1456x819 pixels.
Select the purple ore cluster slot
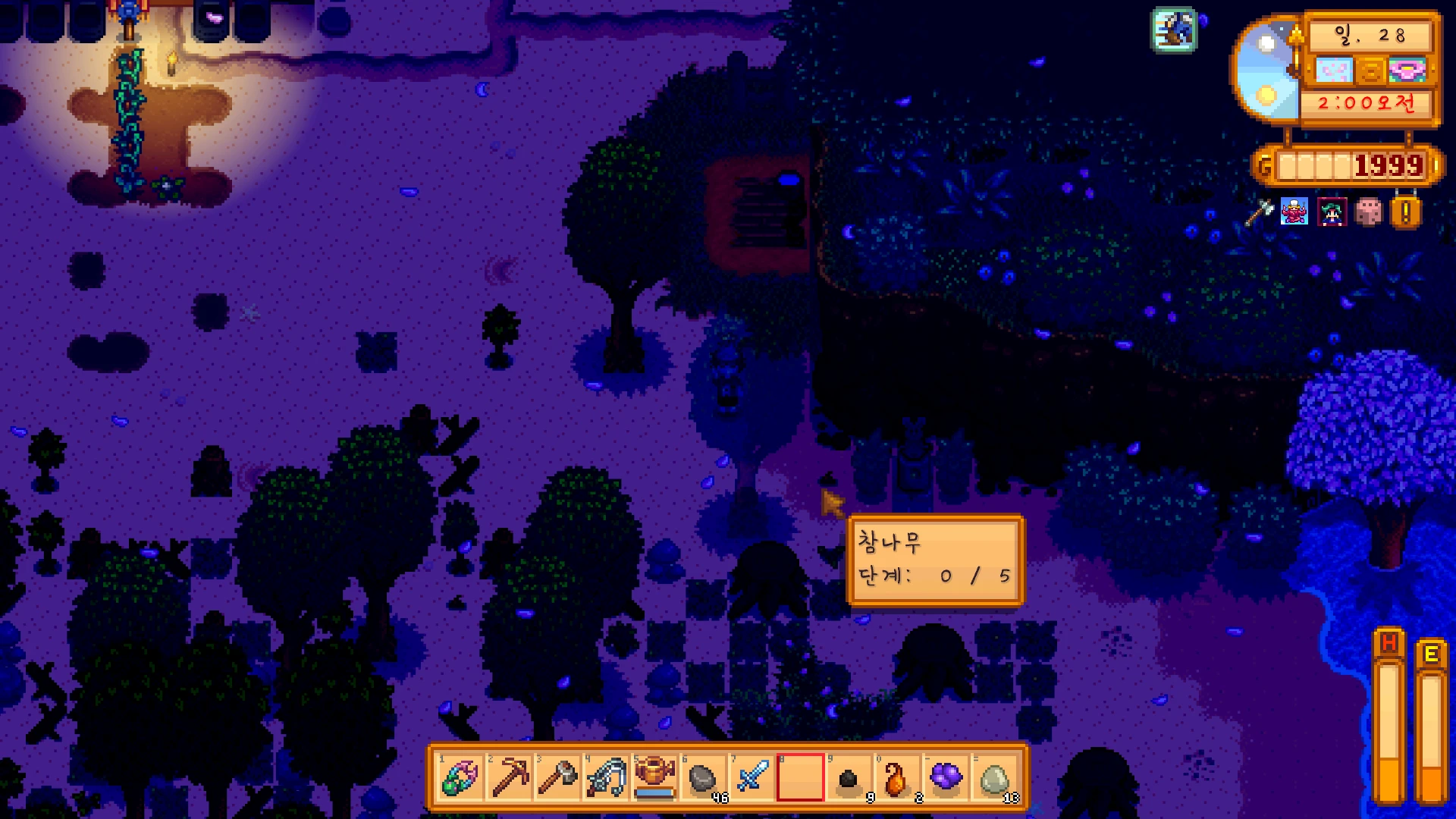(x=946, y=777)
